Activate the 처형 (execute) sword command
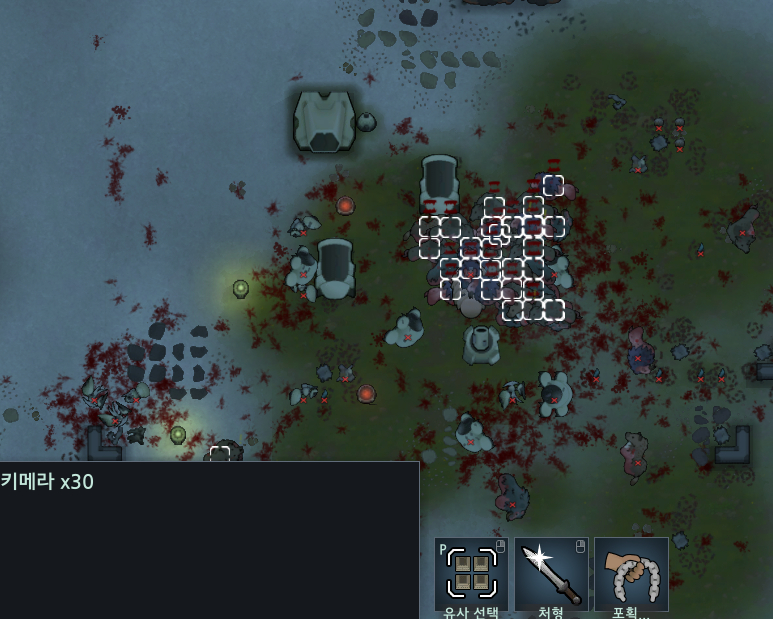This screenshot has height=619, width=773. coord(551,574)
